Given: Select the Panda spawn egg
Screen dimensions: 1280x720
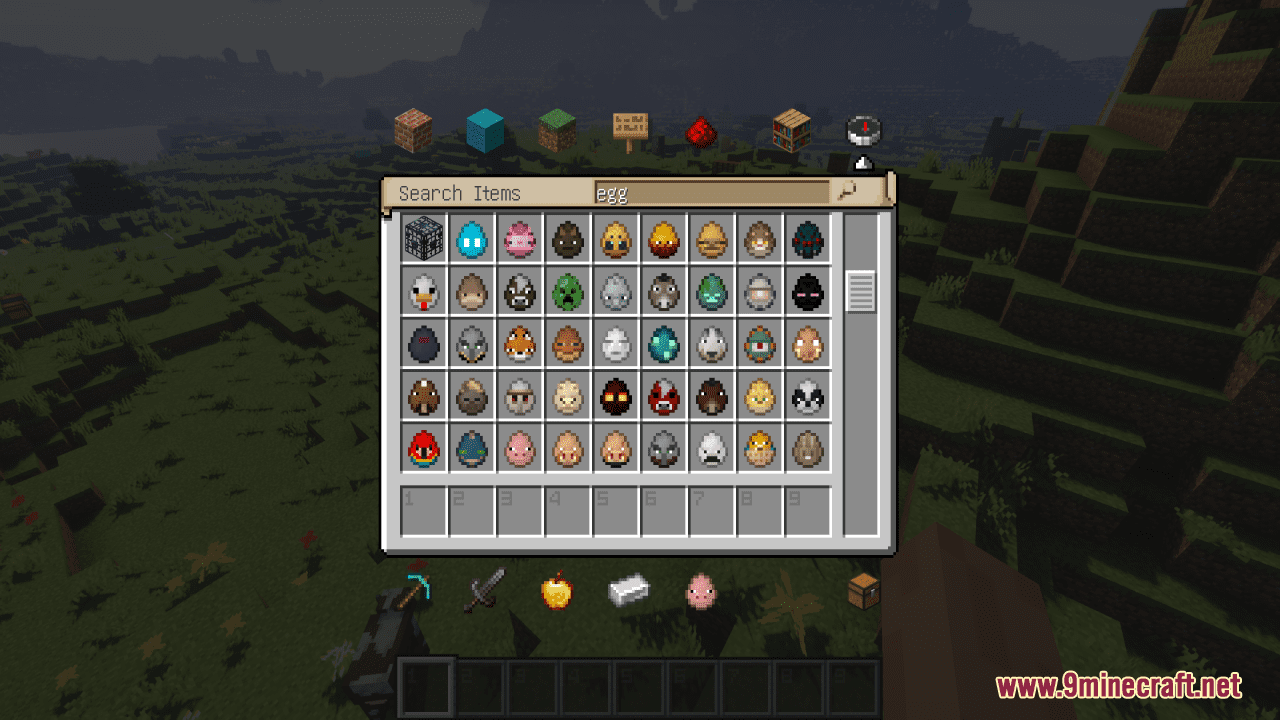Looking at the screenshot, I should point(807,397).
